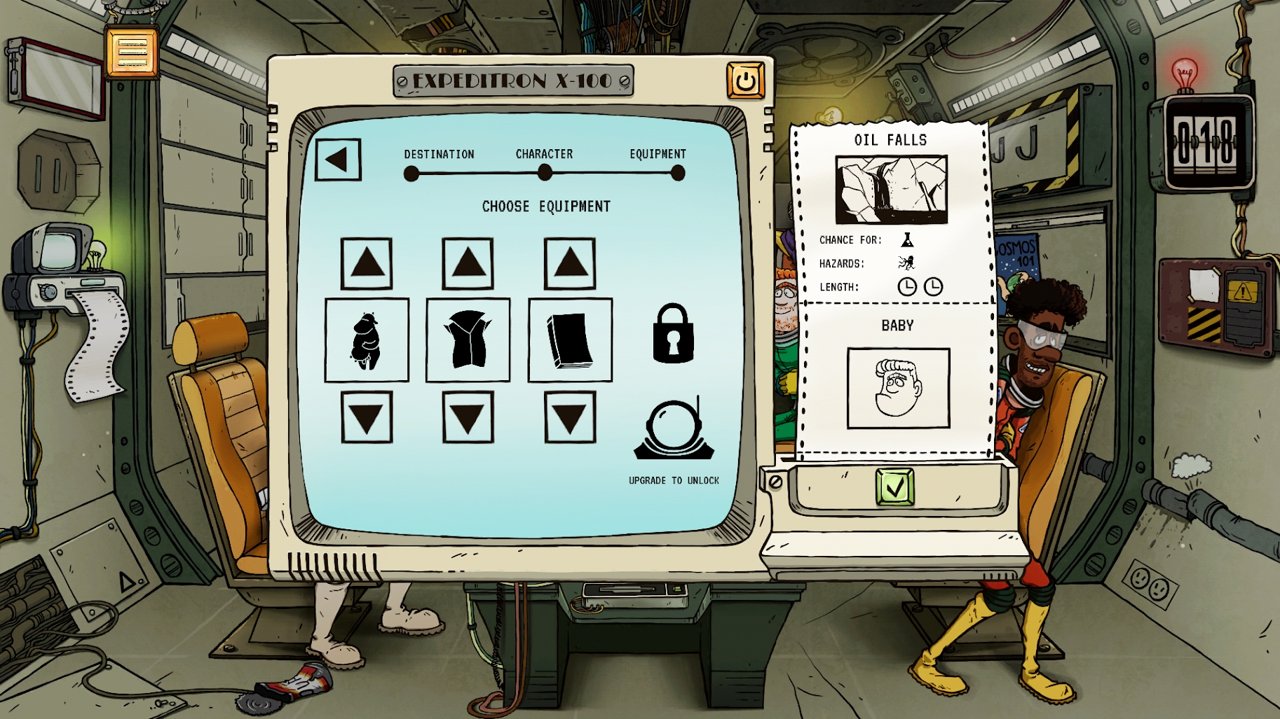Screen dimensions: 1280x719
Task: Click the helmet upgrade-to-unlock icon
Action: (673, 431)
